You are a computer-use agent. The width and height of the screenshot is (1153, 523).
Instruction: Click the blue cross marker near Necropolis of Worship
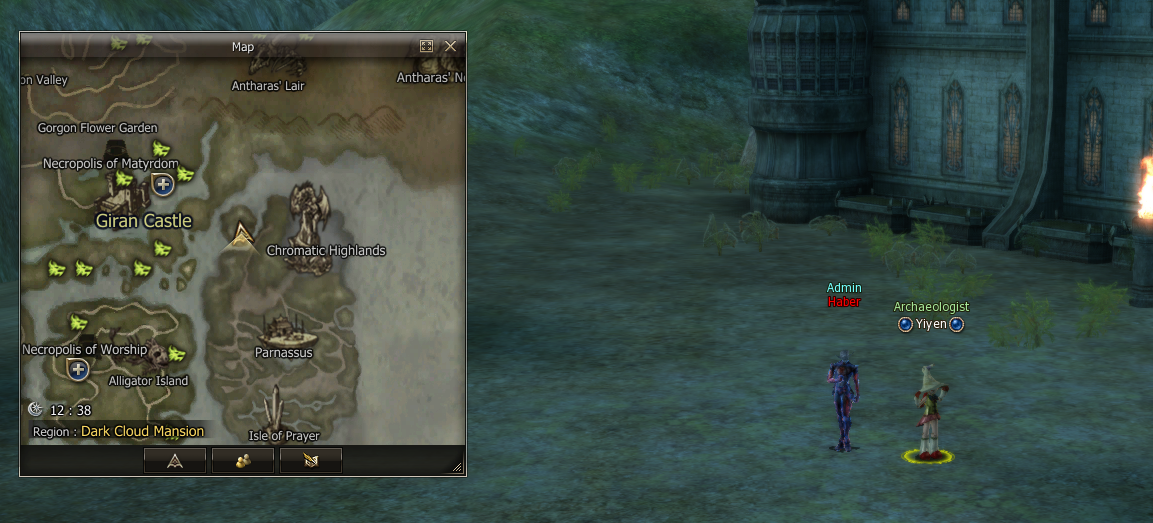click(79, 370)
